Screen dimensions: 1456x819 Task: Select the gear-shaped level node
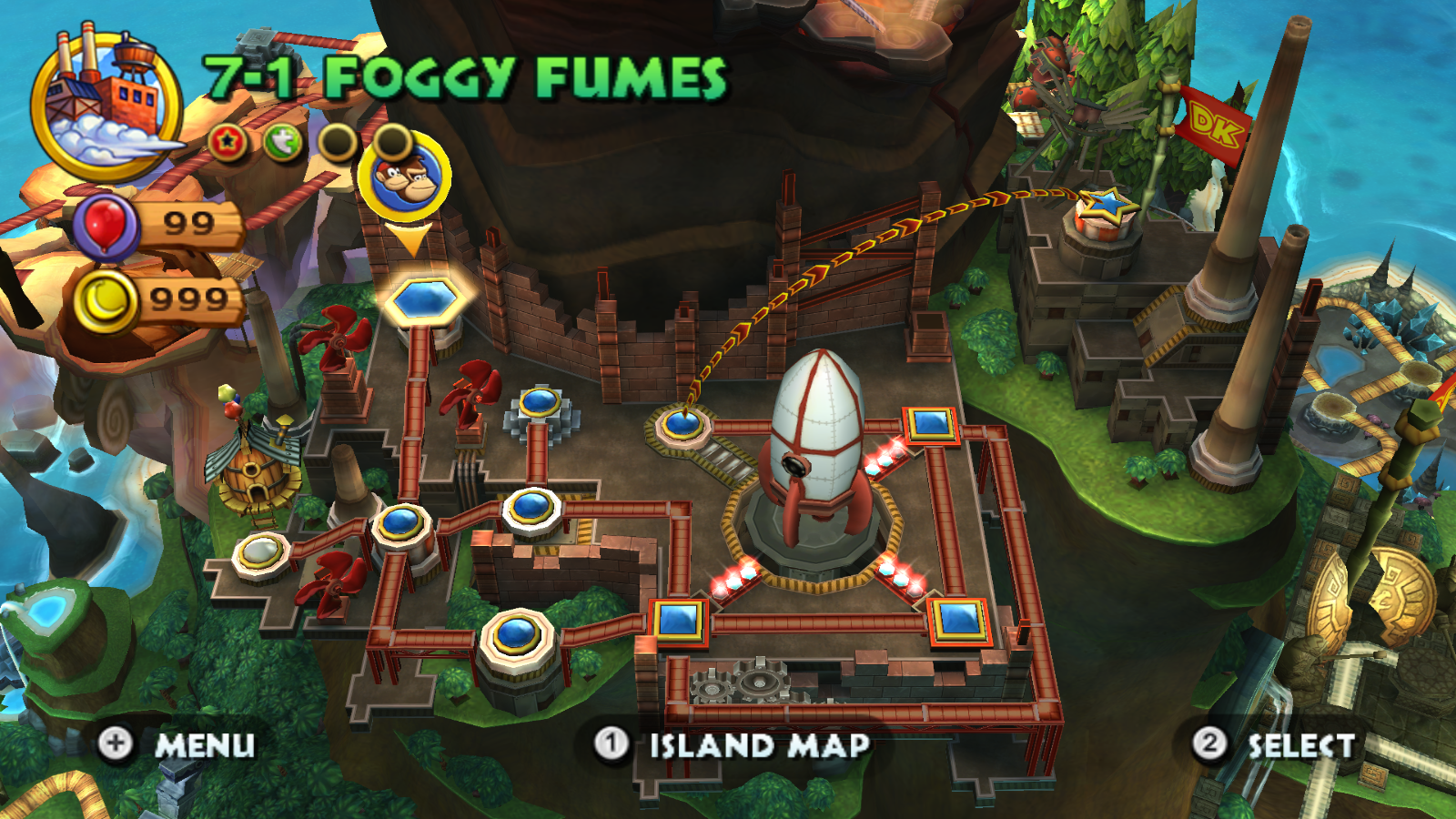[x=539, y=403]
